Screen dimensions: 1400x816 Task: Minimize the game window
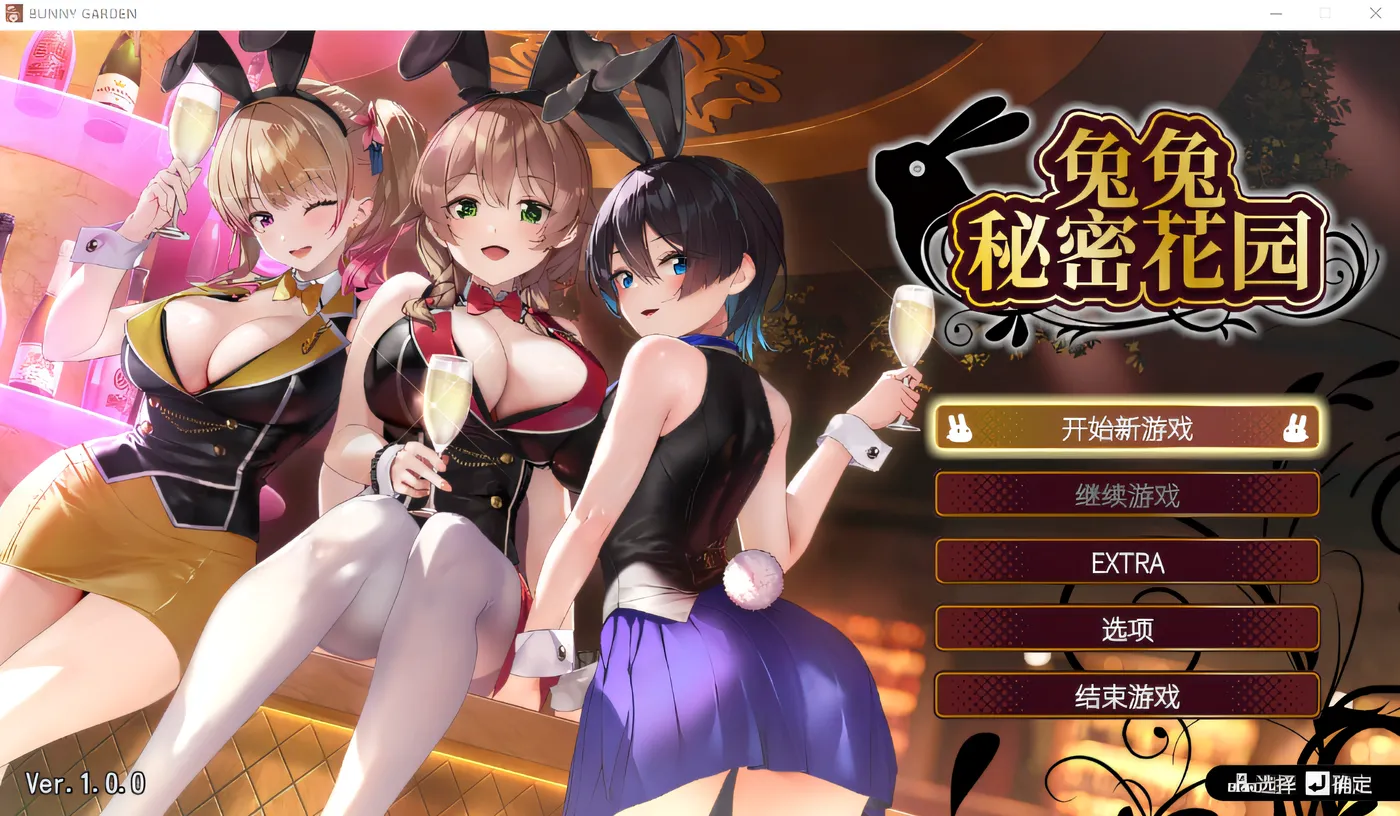(x=1275, y=13)
